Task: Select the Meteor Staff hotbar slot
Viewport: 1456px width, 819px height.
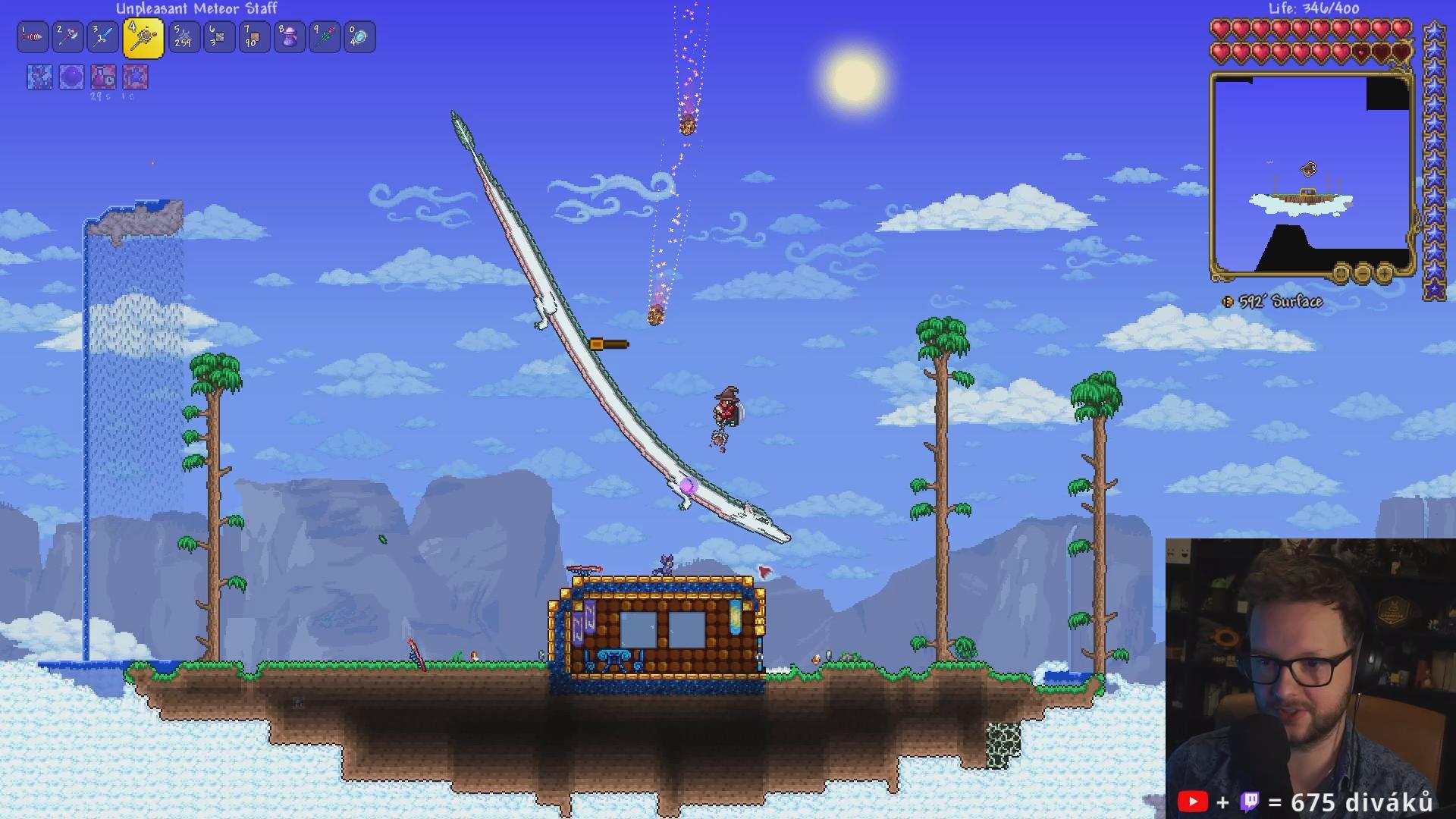Action: pos(143,38)
